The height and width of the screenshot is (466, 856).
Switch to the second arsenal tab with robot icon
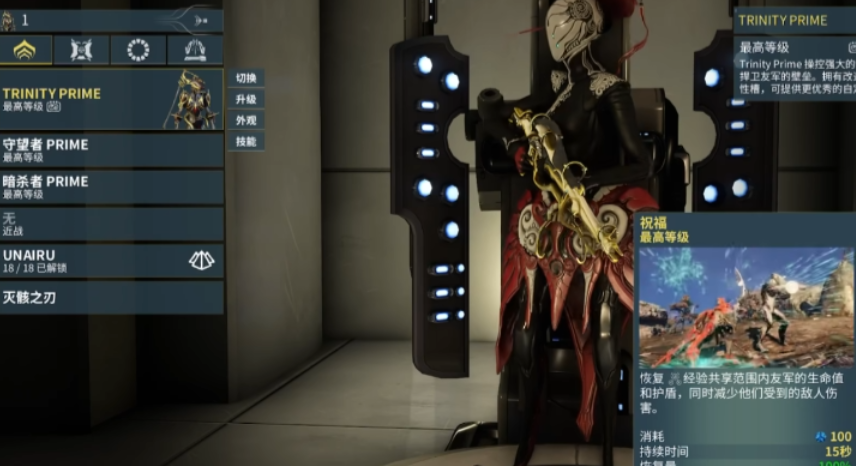click(82, 50)
